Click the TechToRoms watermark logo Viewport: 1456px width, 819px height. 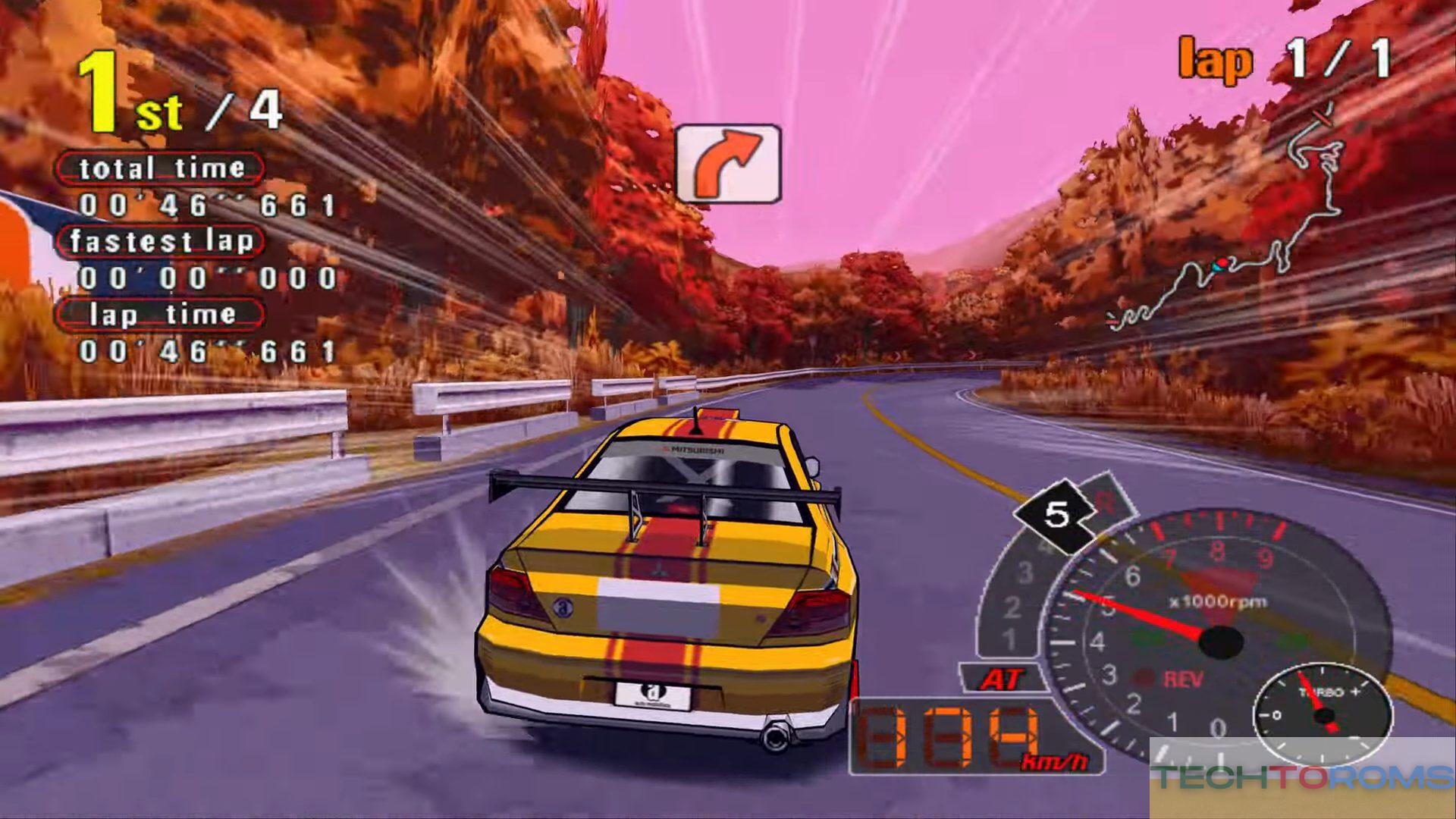tap(1302, 777)
